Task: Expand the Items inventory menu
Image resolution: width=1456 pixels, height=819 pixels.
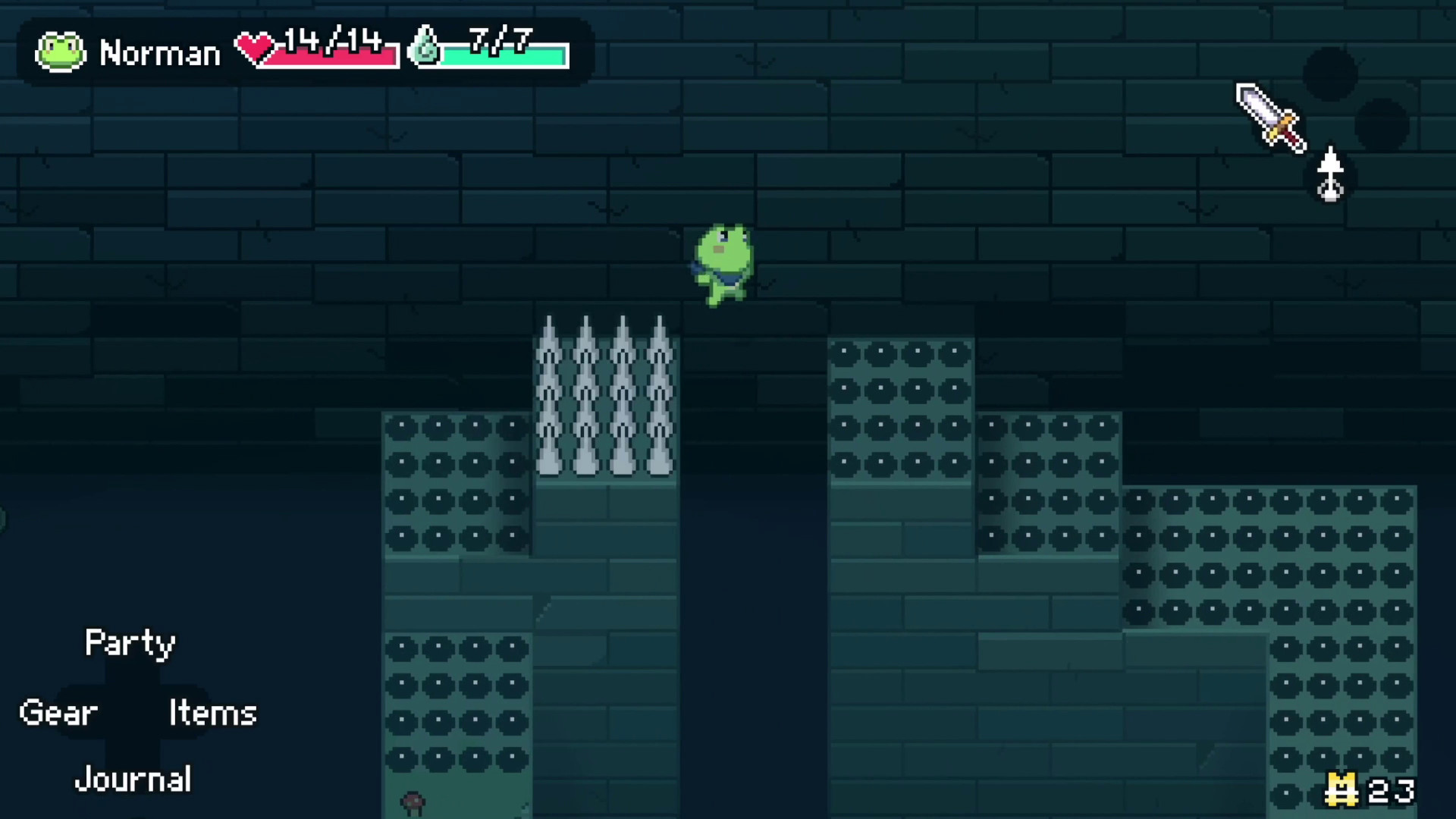Action: tap(213, 711)
